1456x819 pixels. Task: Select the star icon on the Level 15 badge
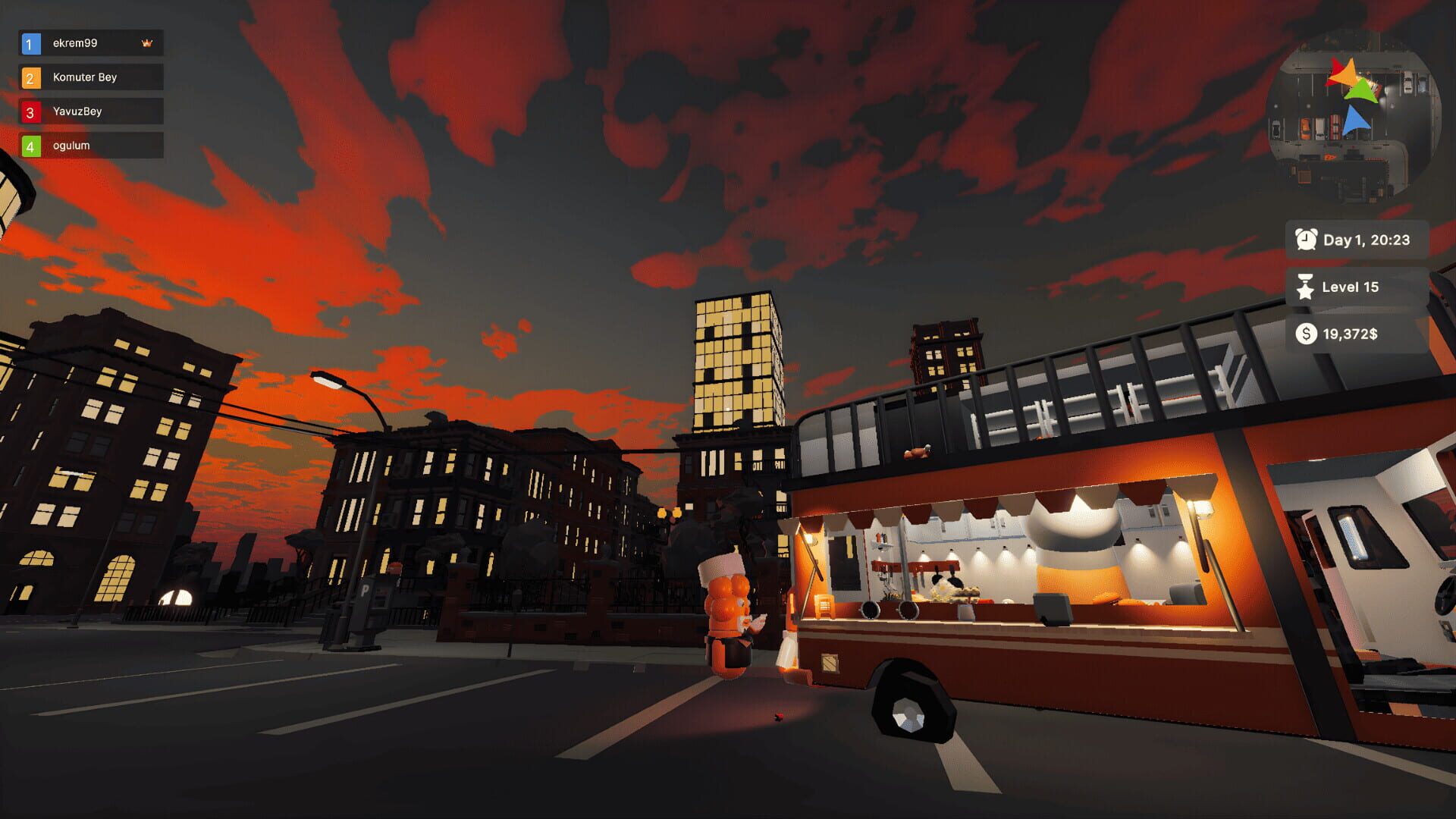click(x=1306, y=287)
